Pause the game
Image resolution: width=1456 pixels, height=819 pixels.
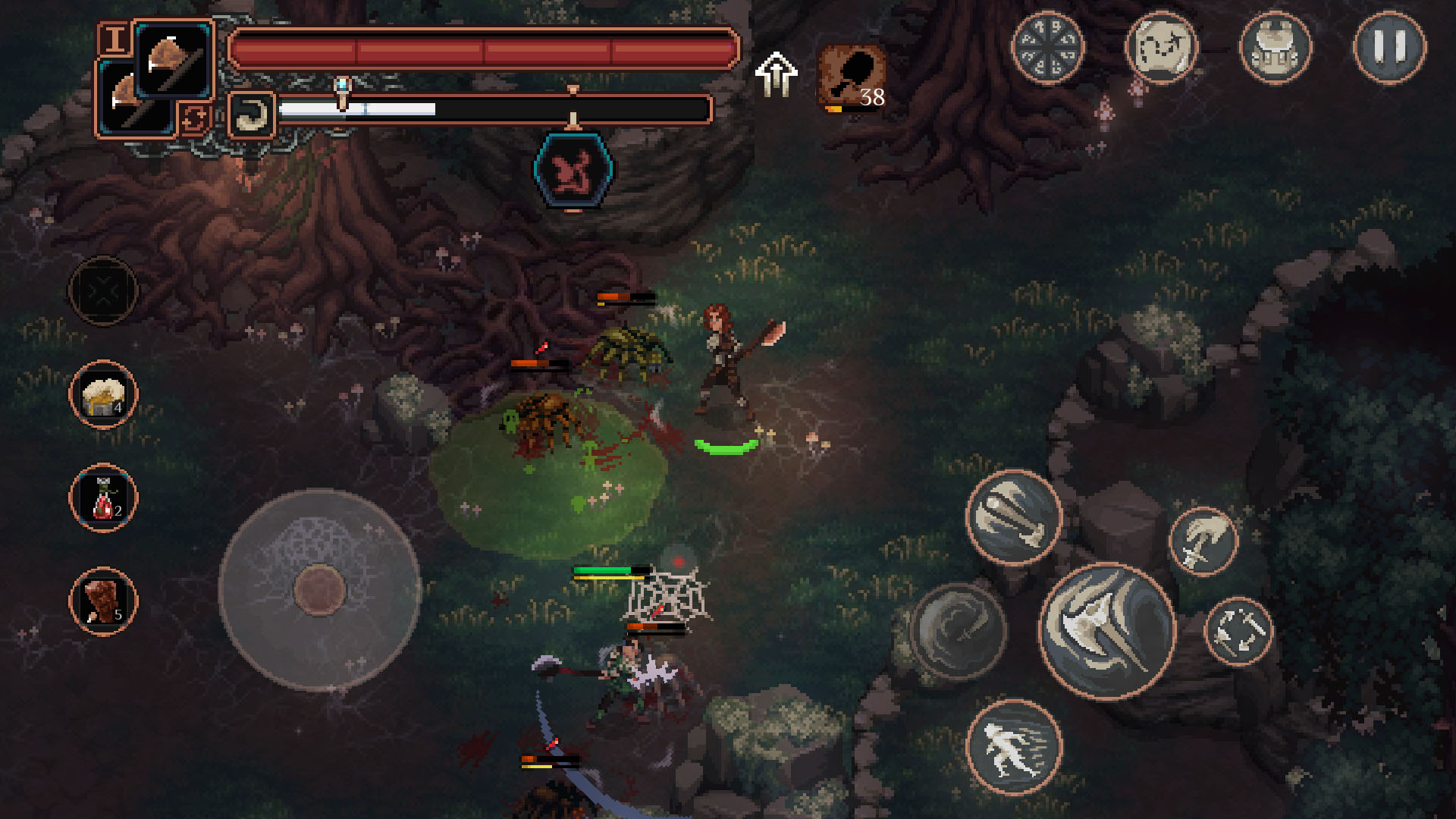(x=1392, y=48)
